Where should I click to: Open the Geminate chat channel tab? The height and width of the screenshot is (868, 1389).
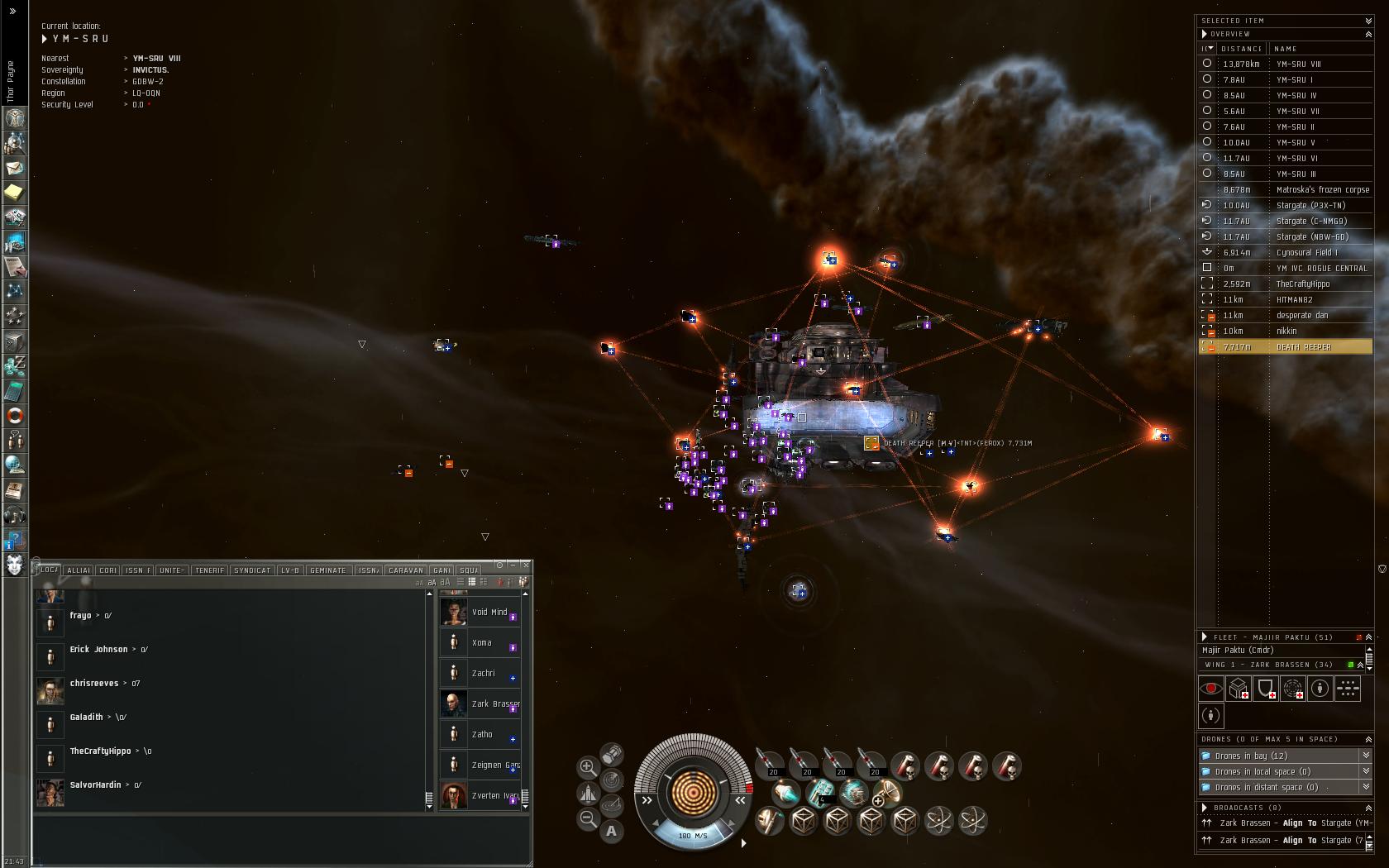327,570
